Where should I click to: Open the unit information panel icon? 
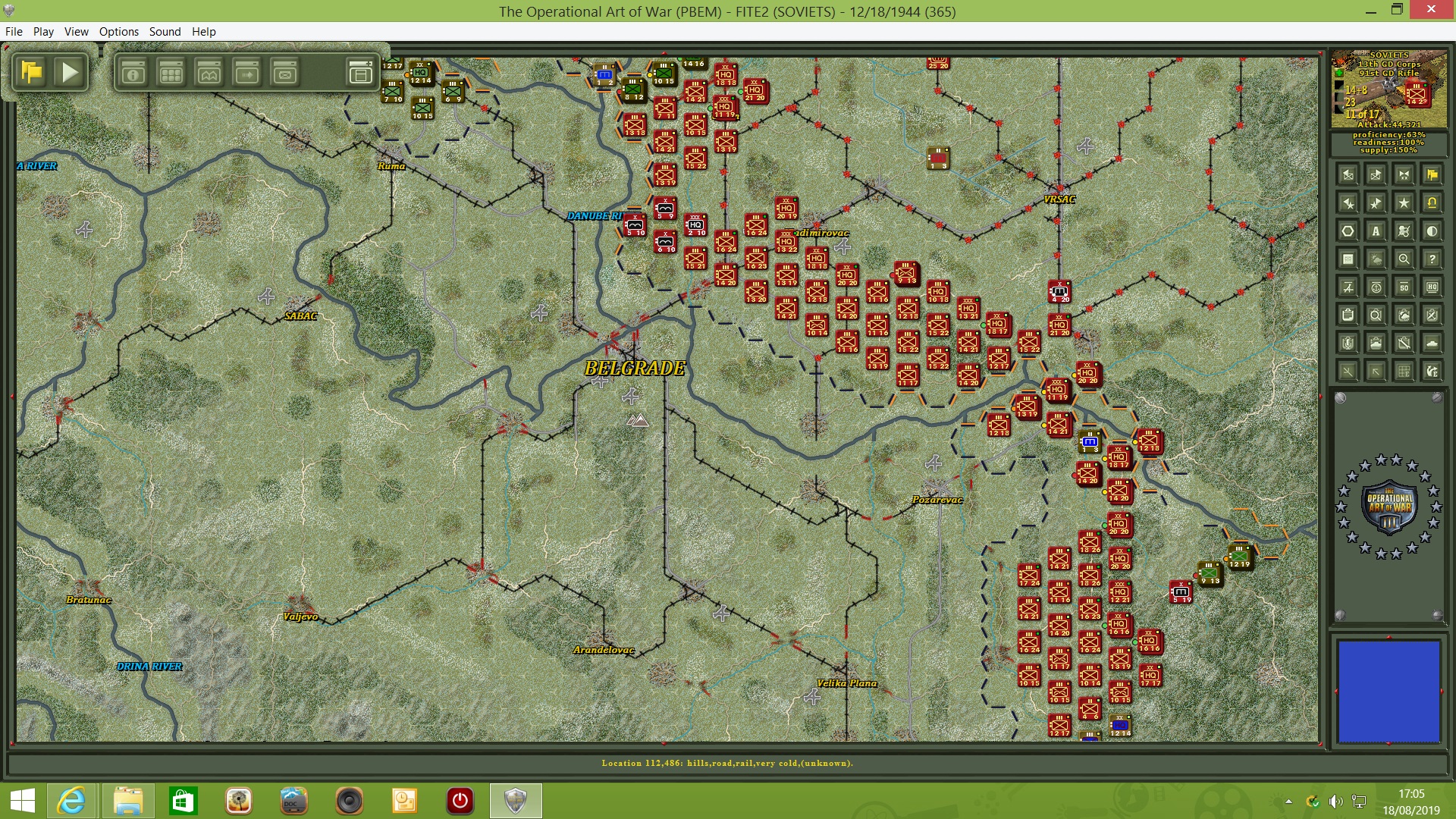133,74
